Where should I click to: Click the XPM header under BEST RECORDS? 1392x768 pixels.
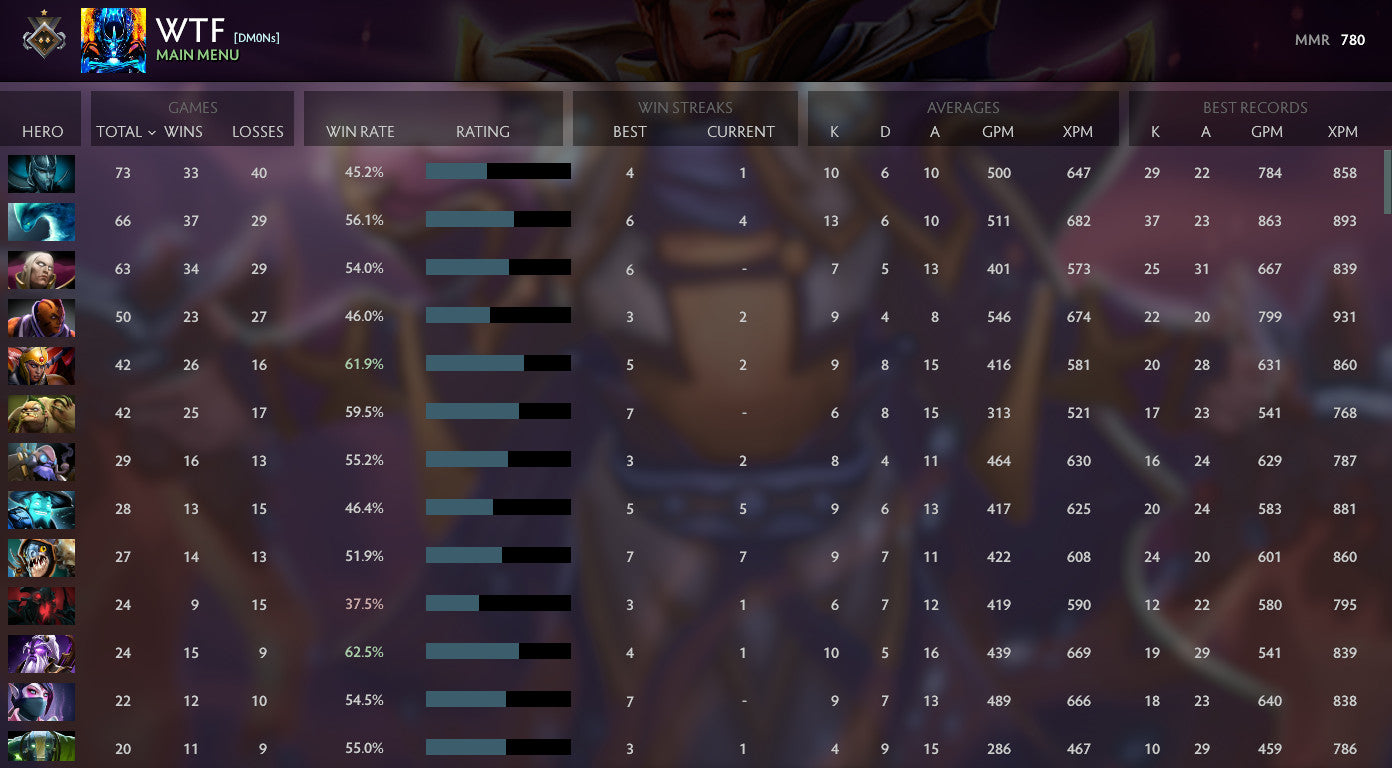tap(1343, 131)
